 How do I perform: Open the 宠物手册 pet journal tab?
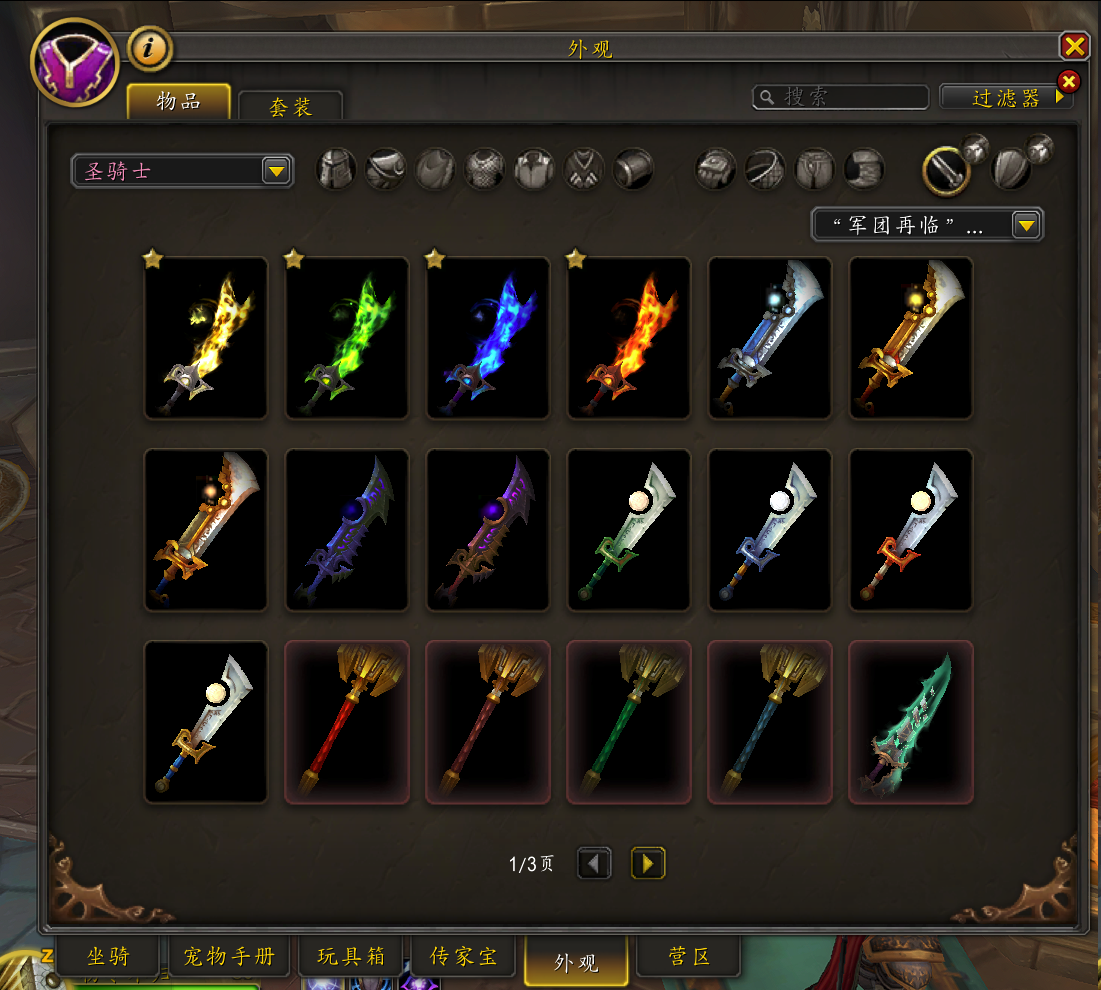coord(229,956)
